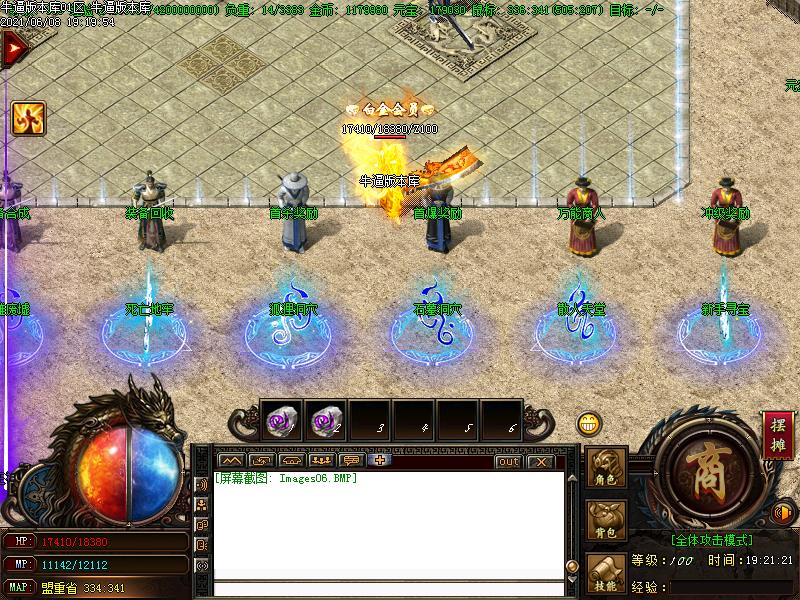Select the mountain-peak chat tab

pyautogui.click(x=232, y=461)
